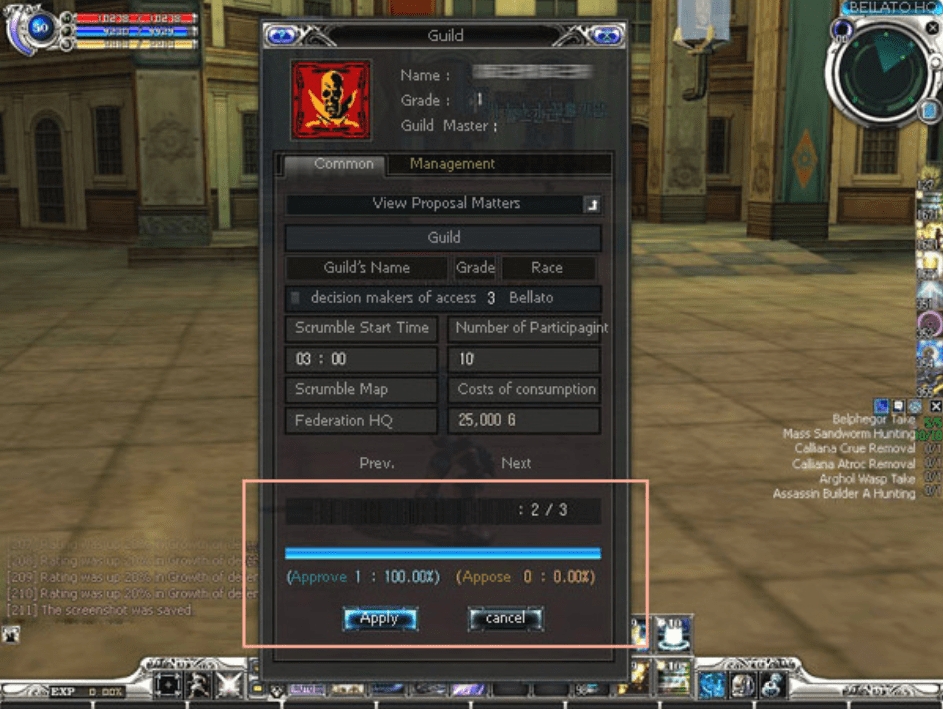Switch to the Management tab
Screen dimensions: 943x709
[452, 164]
